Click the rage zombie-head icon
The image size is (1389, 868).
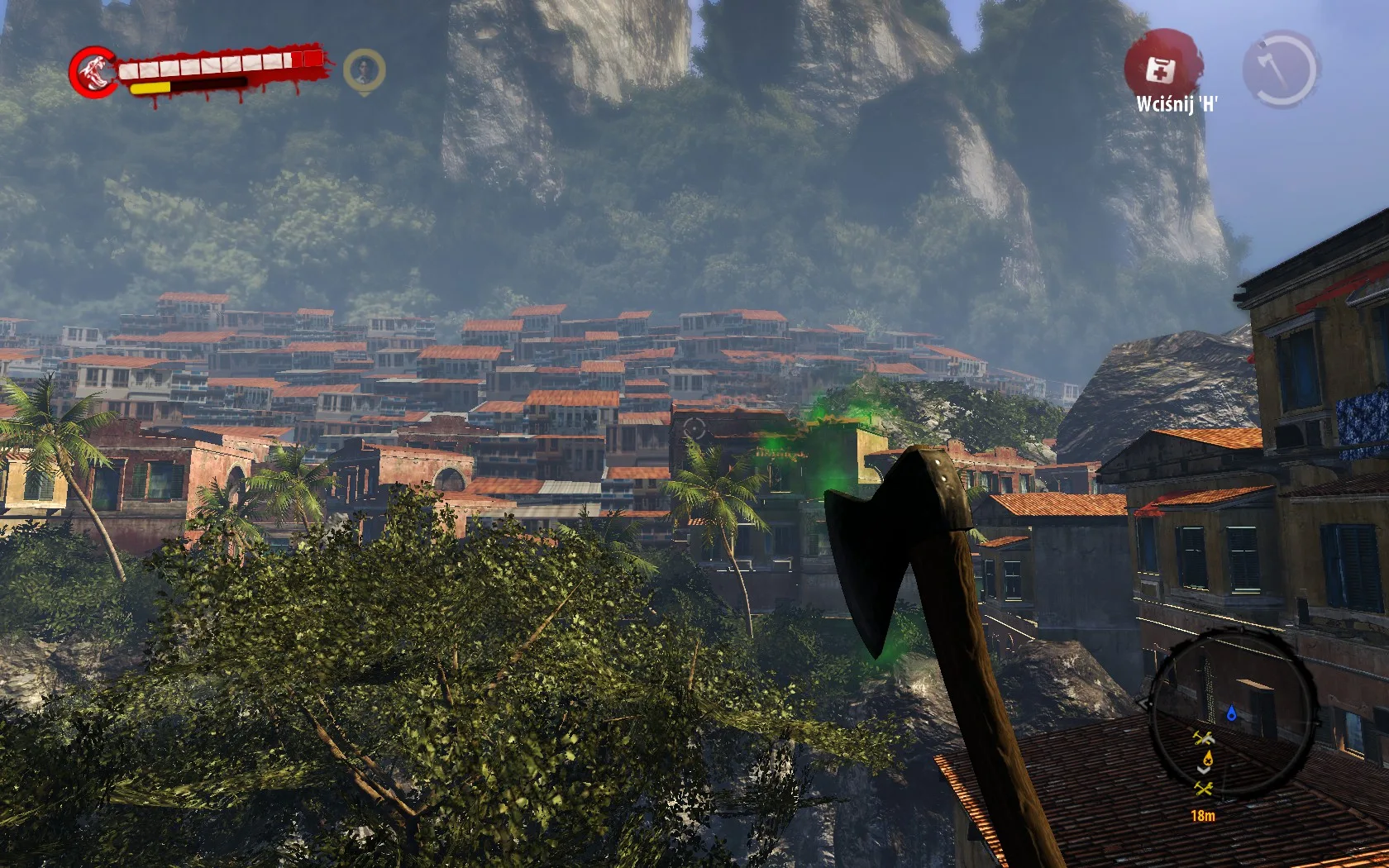93,69
